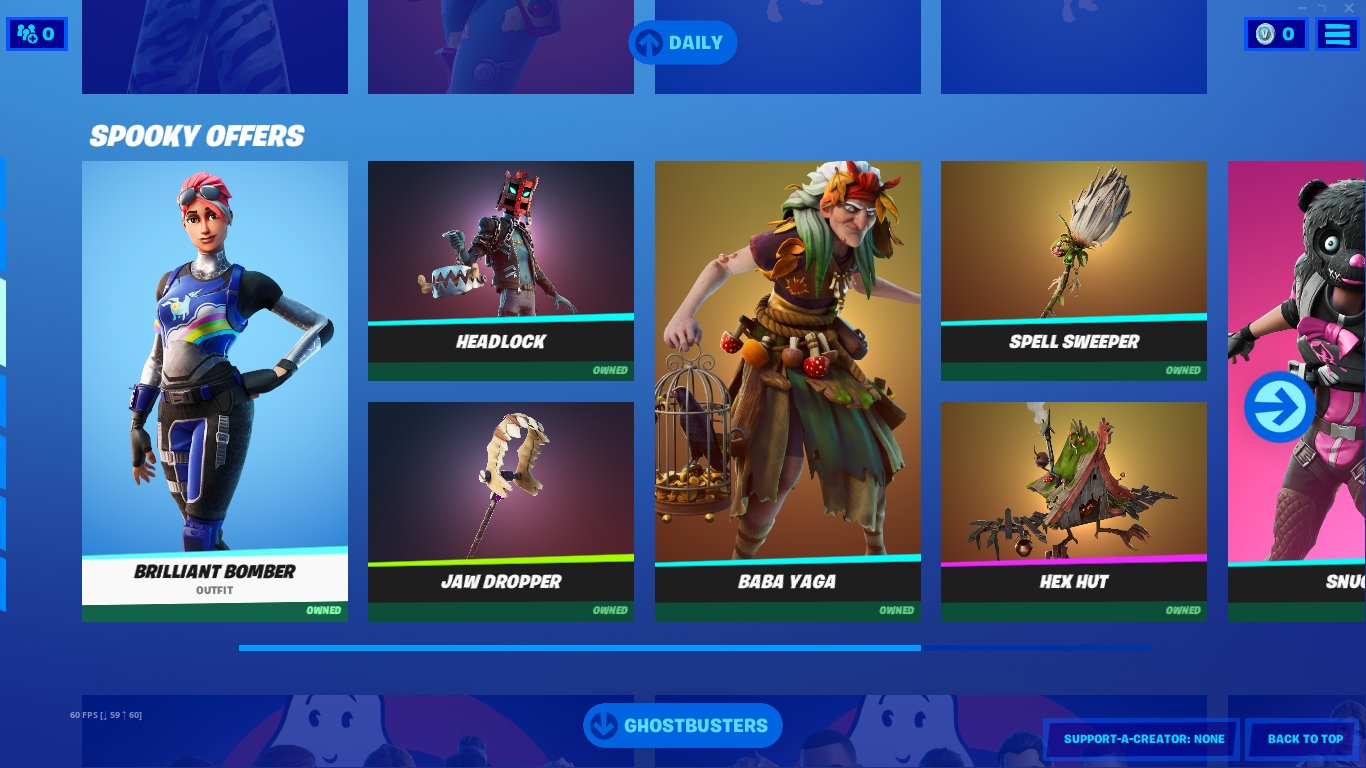
Task: Open the V-Bucks balance button
Action: [x=1276, y=35]
